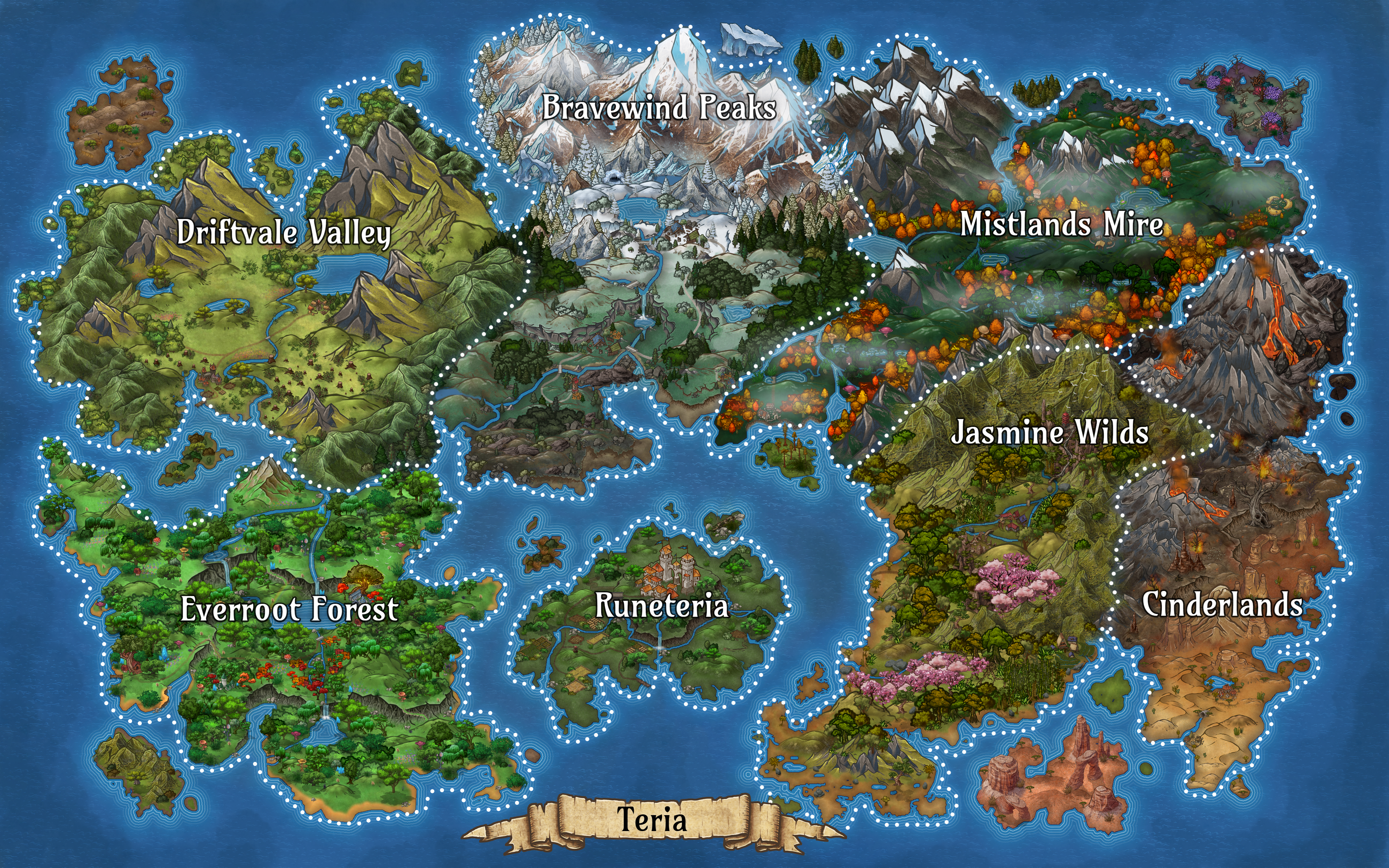The height and width of the screenshot is (868, 1389).
Task: Open the Mistlands Mire region label
Action: coord(1062,224)
